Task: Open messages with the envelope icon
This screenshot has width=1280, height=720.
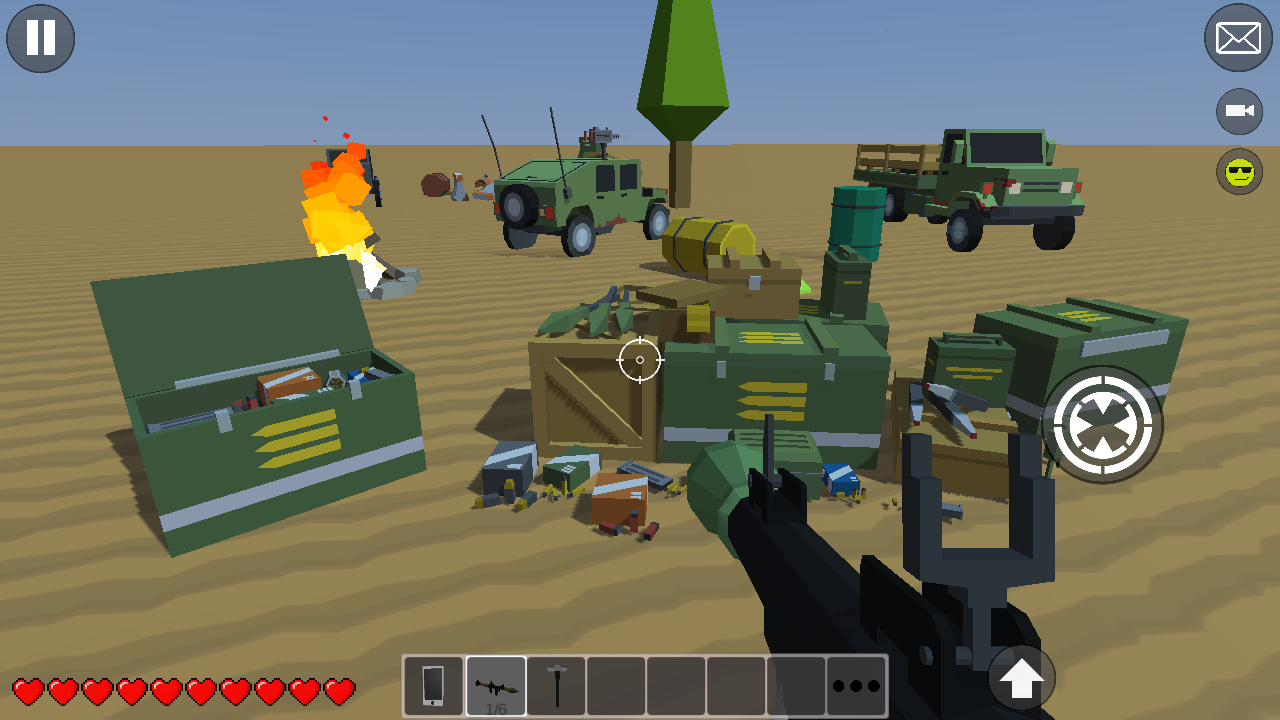Action: coord(1238,38)
